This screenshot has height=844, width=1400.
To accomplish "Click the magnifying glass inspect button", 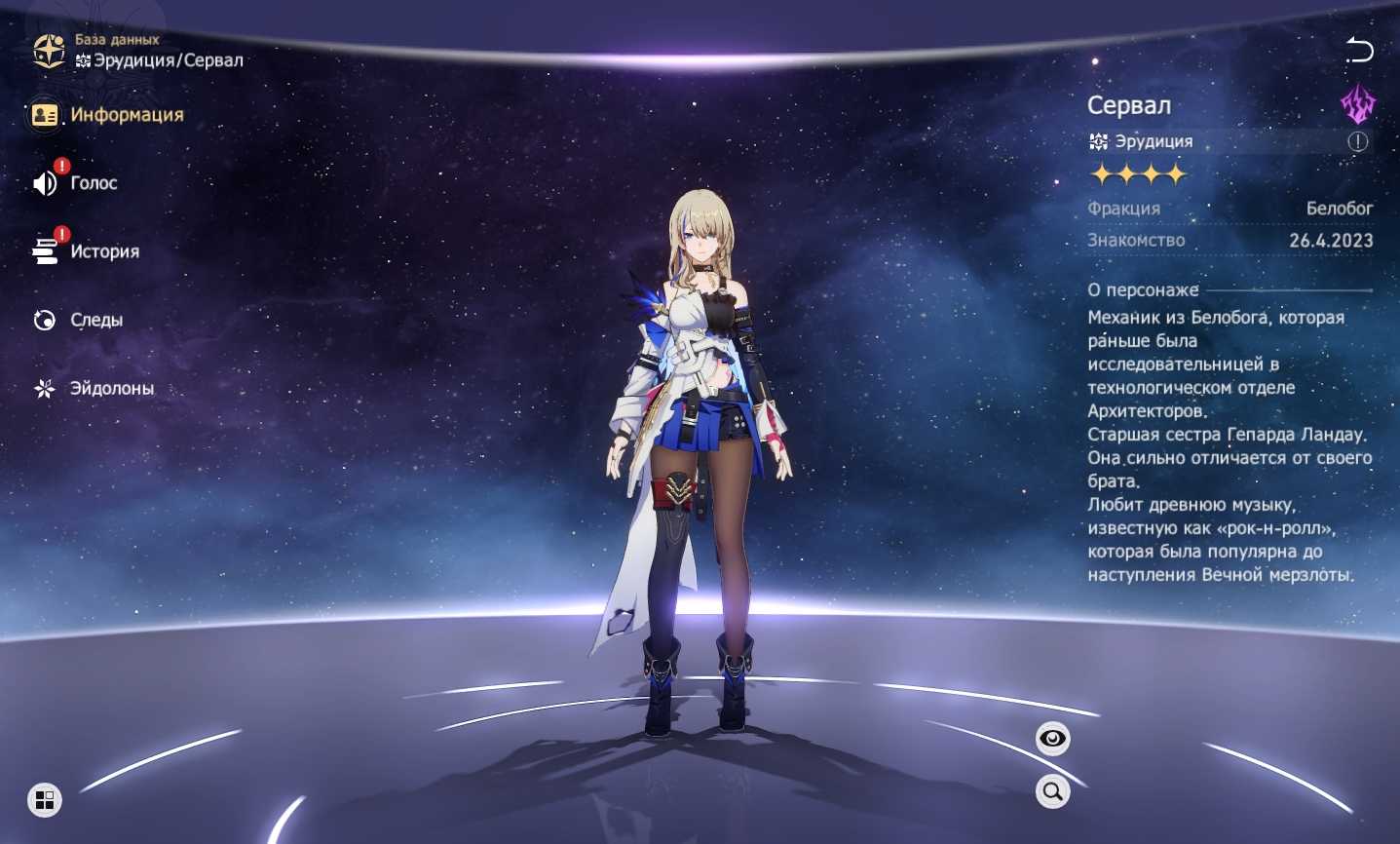I will tap(1052, 791).
